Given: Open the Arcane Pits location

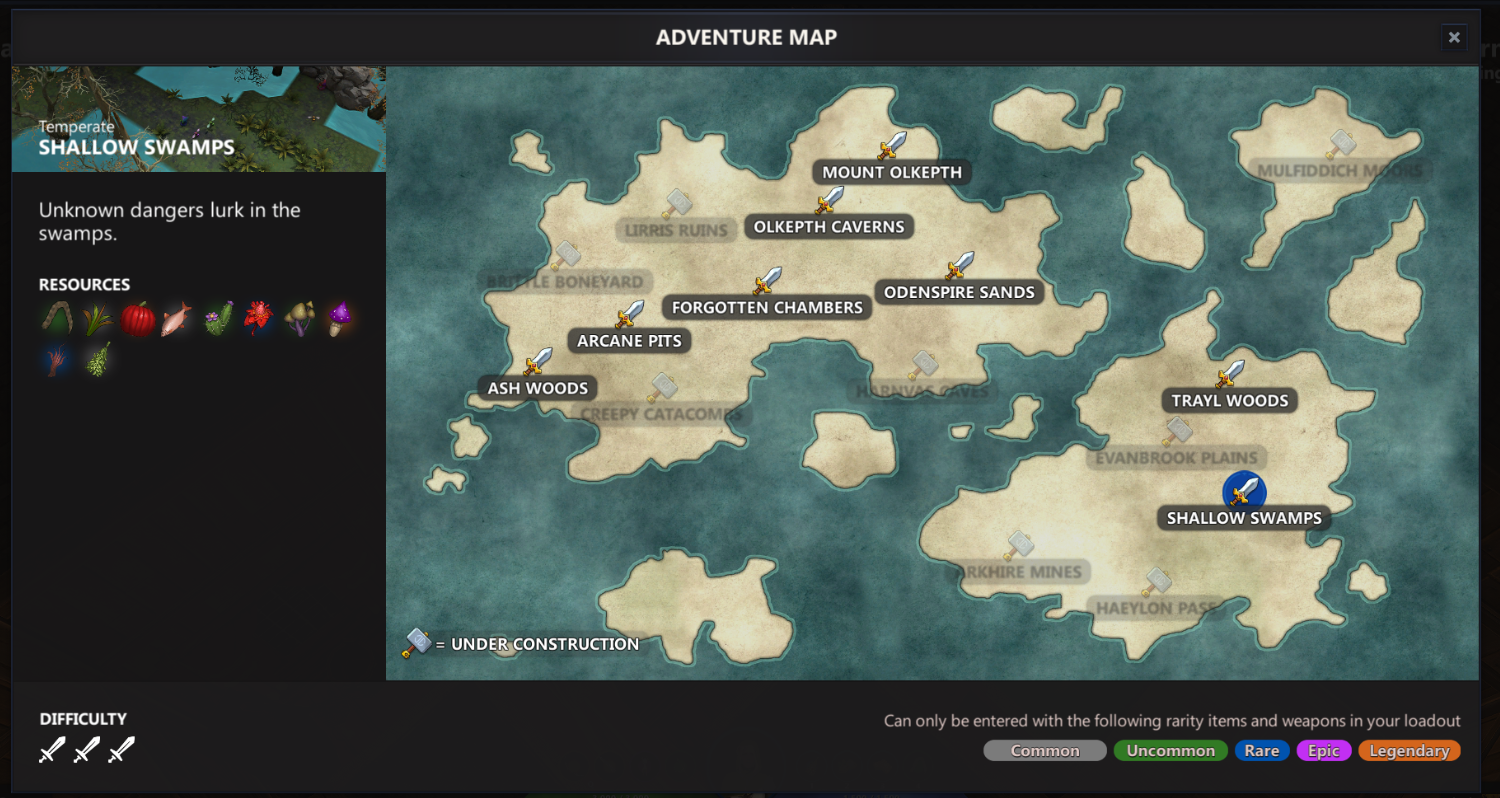Looking at the screenshot, I should [629, 341].
